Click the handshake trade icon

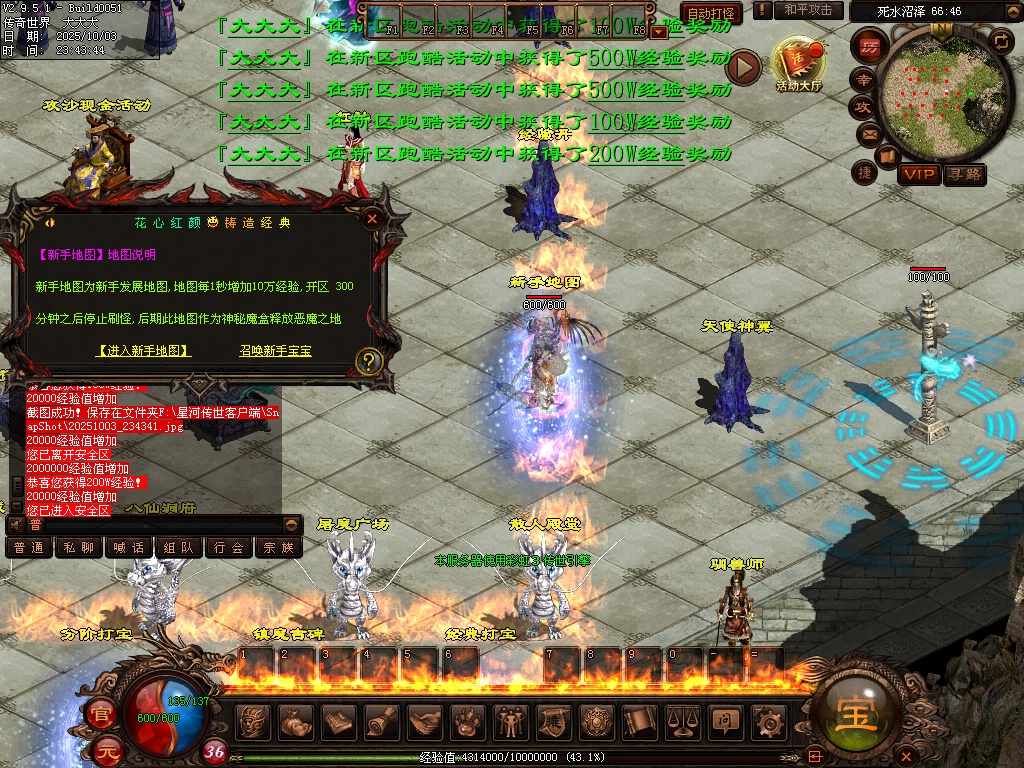(424, 722)
